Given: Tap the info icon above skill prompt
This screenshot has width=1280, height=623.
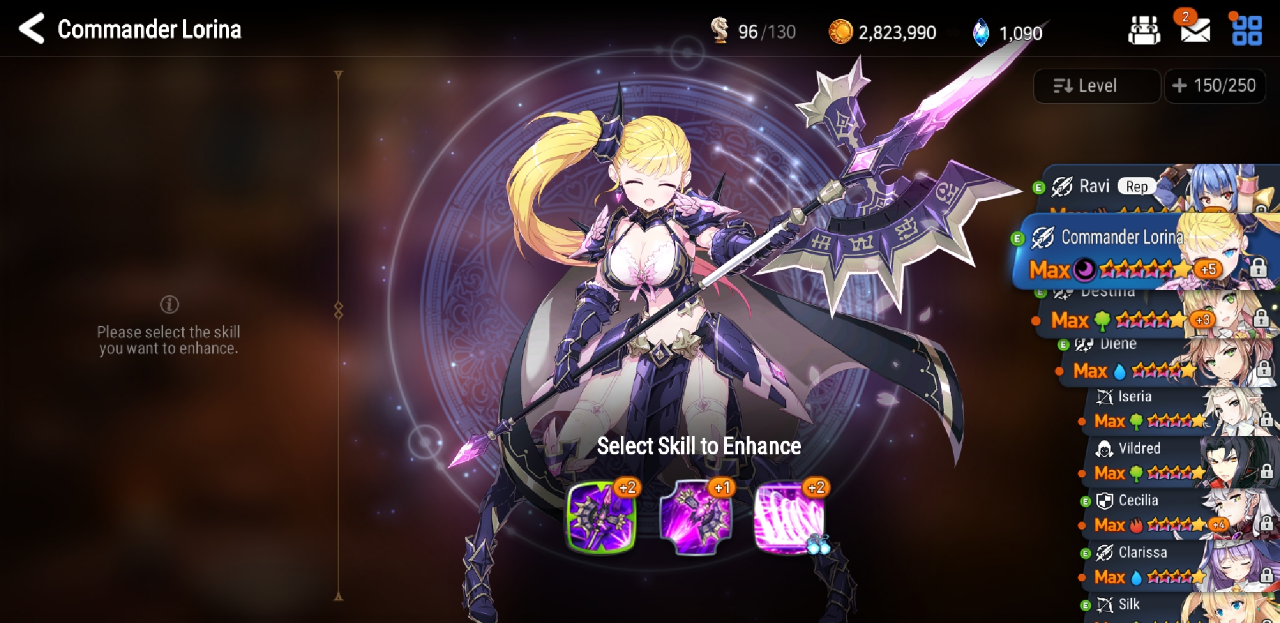Looking at the screenshot, I should 169,304.
